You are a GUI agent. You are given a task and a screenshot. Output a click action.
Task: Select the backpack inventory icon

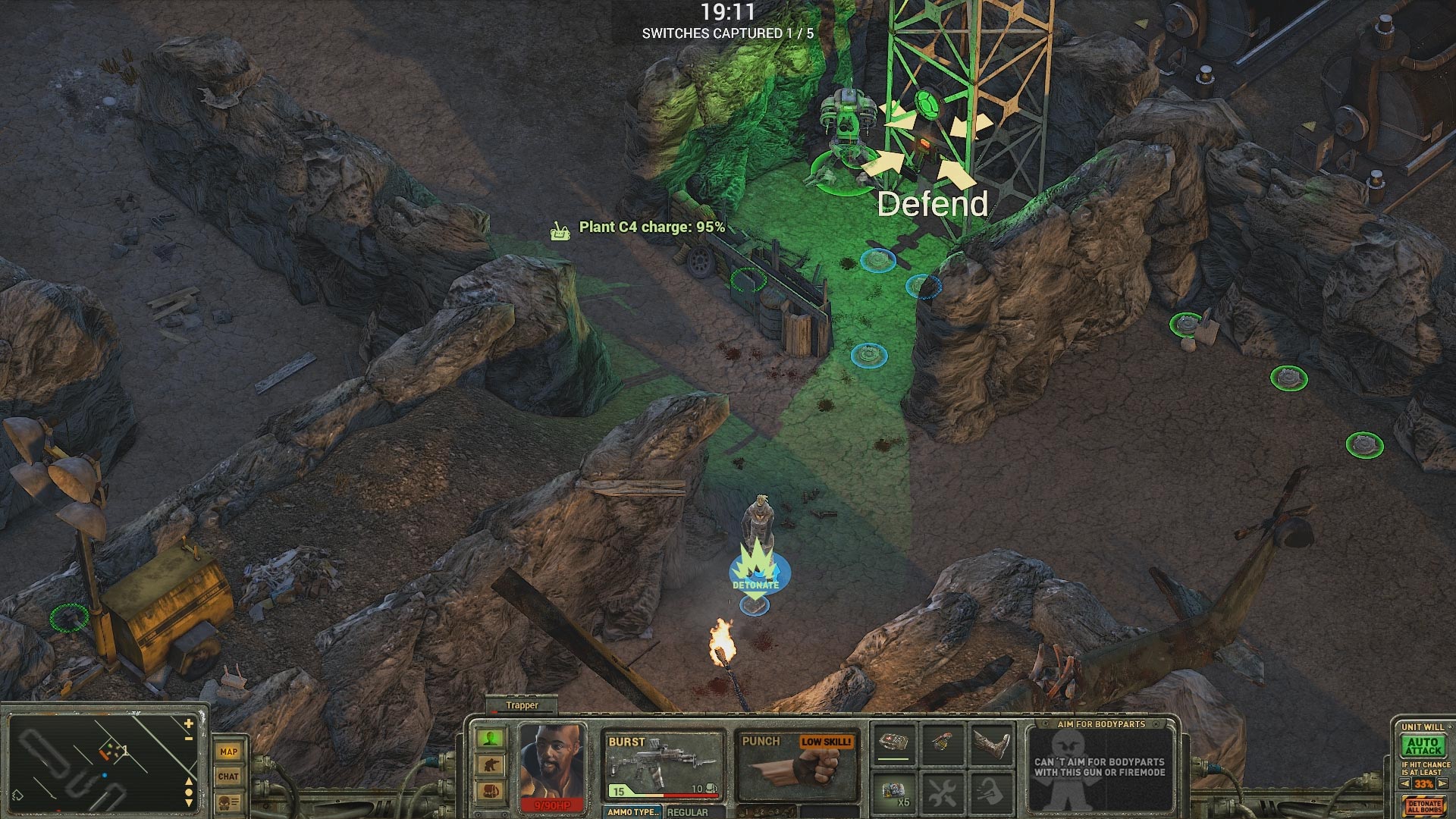[x=491, y=791]
